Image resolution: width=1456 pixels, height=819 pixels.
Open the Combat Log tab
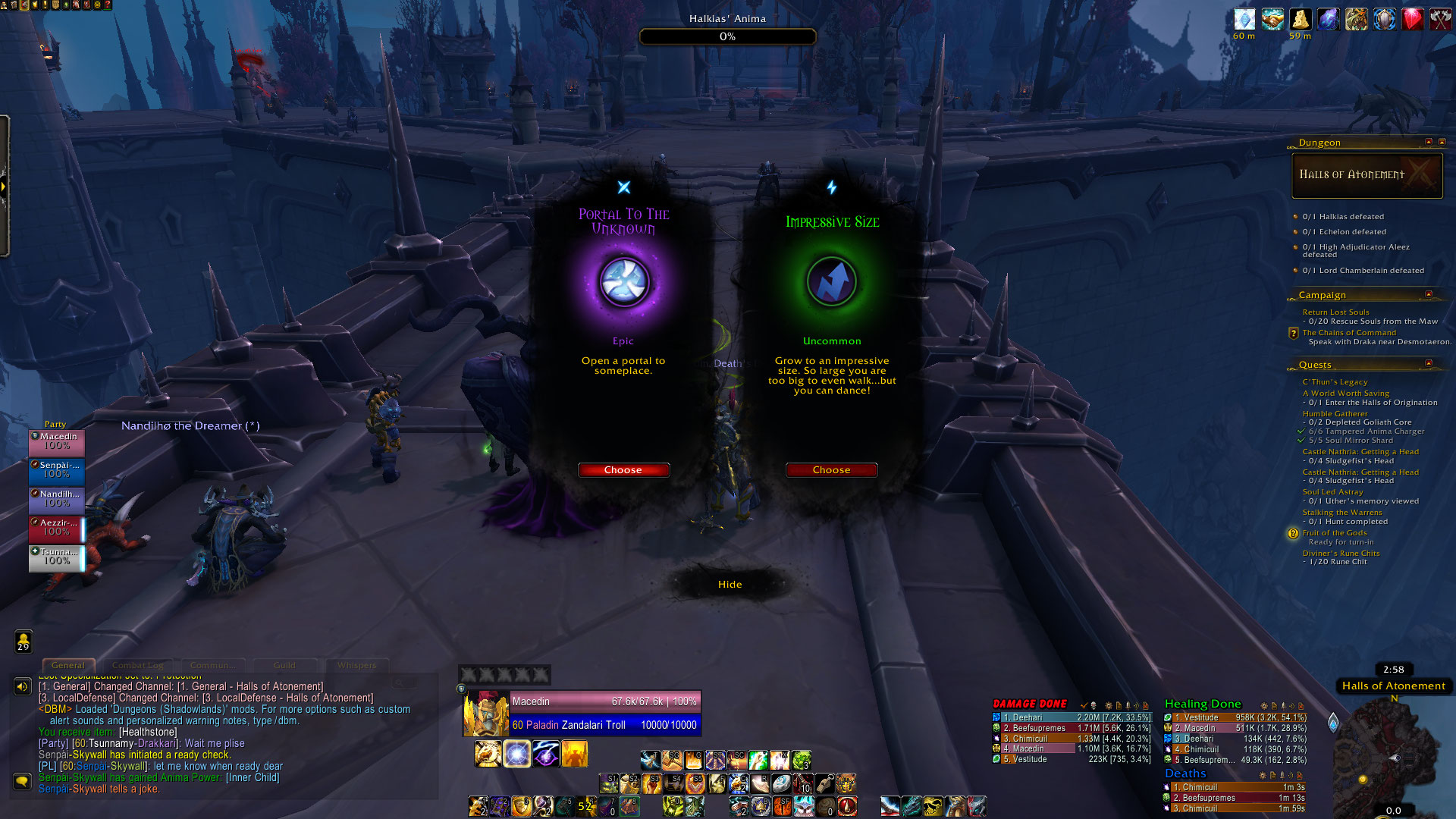click(x=137, y=666)
